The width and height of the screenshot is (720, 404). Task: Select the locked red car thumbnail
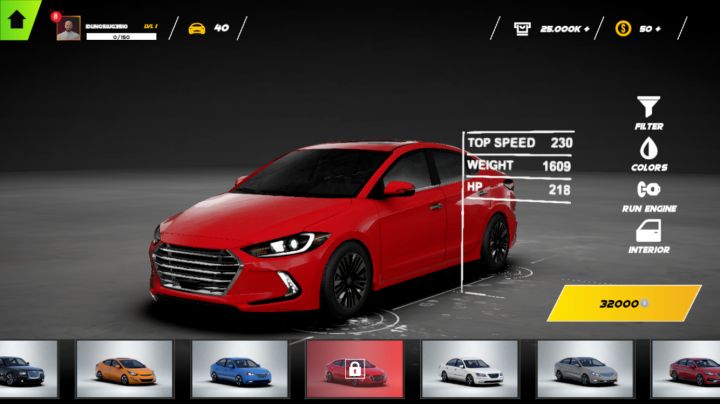(x=355, y=369)
